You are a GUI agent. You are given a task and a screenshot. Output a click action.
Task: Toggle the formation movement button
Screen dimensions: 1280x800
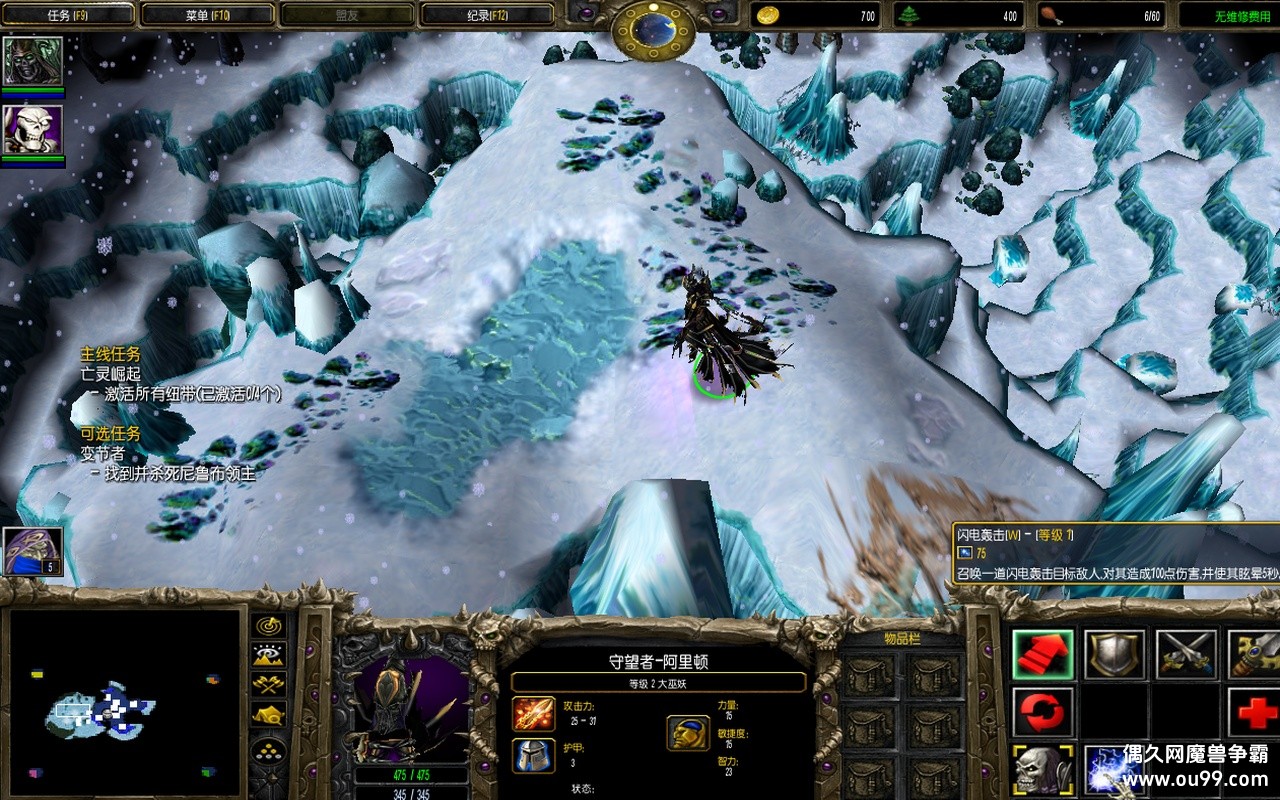click(x=269, y=752)
